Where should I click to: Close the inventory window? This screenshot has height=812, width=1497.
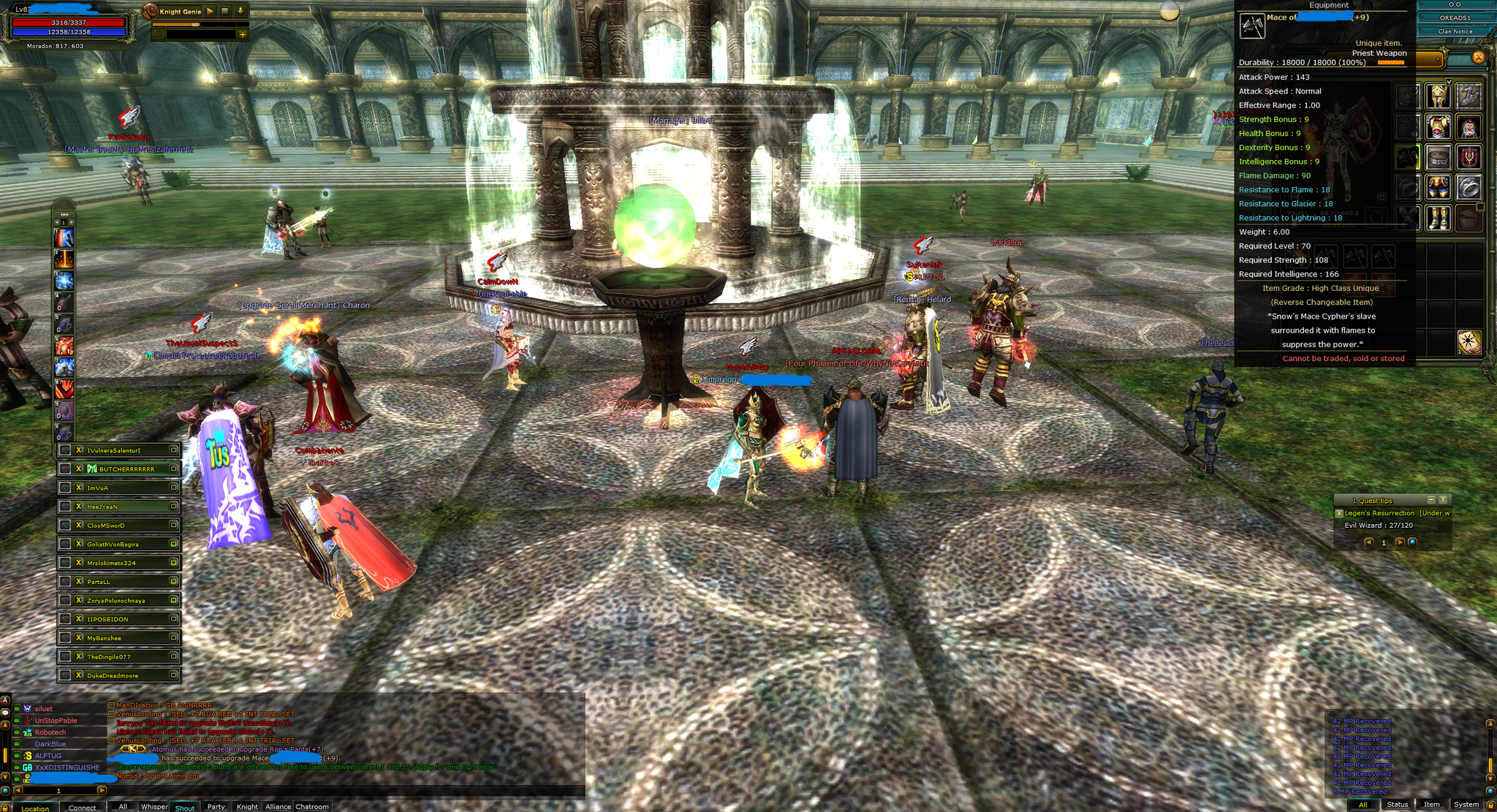(1478, 57)
